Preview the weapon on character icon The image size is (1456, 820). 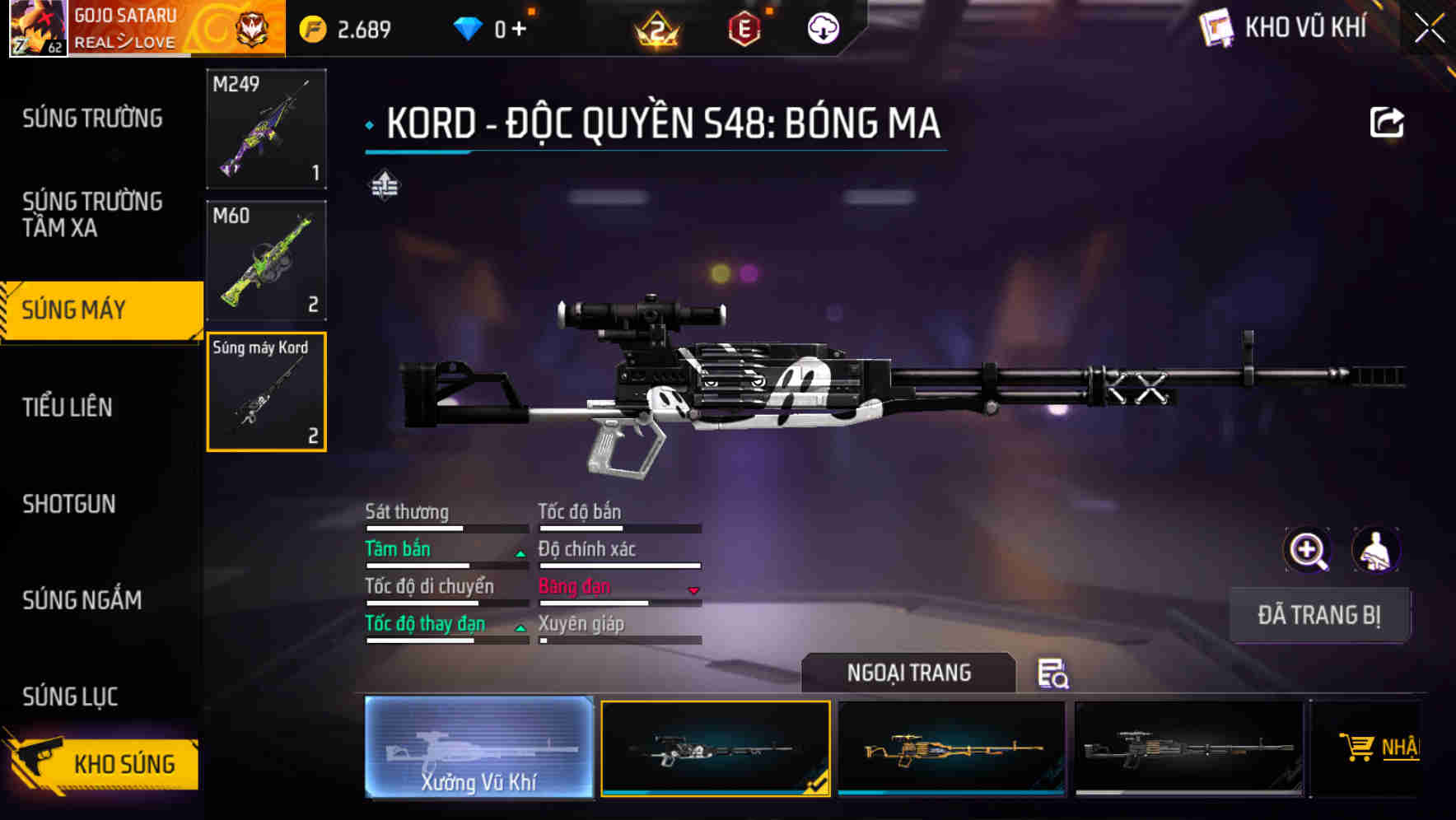(x=1375, y=550)
